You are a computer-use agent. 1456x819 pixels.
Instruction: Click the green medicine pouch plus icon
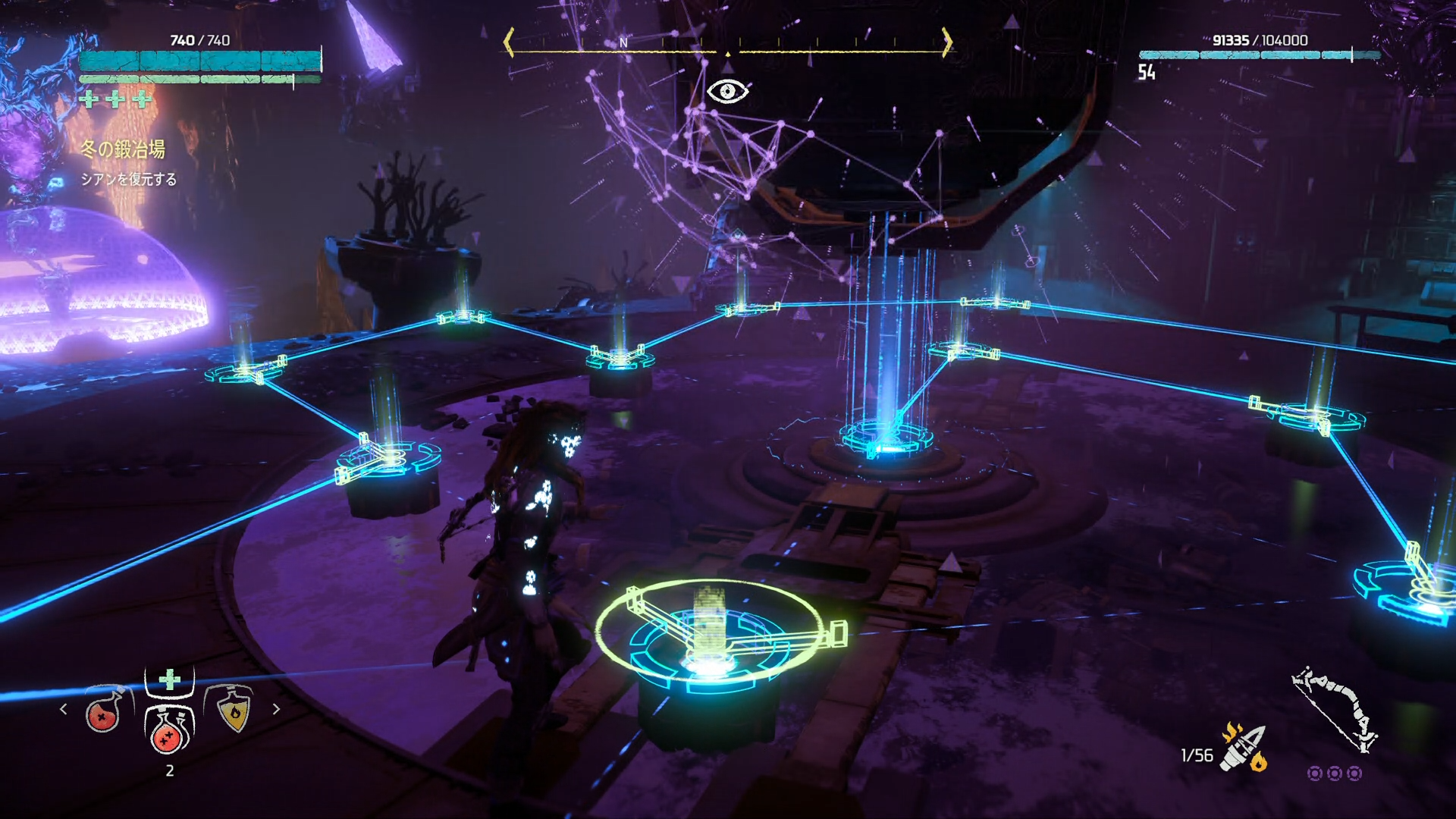170,678
